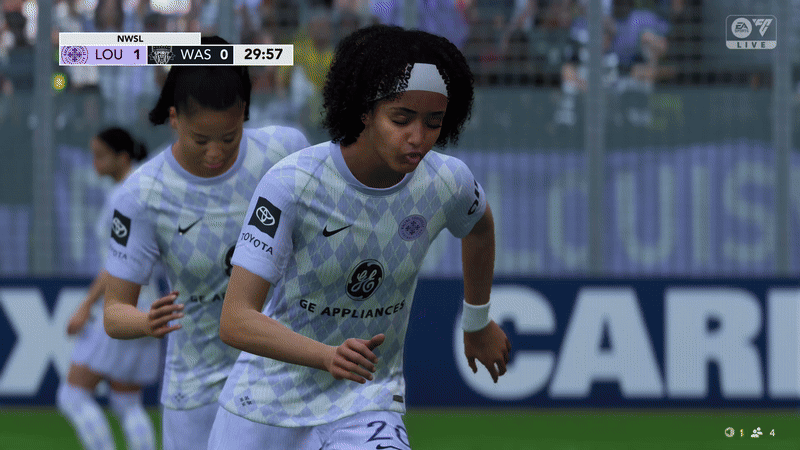Click the Washington crest on the scoreboard
Viewport: 800px width, 450px height.
[162, 54]
